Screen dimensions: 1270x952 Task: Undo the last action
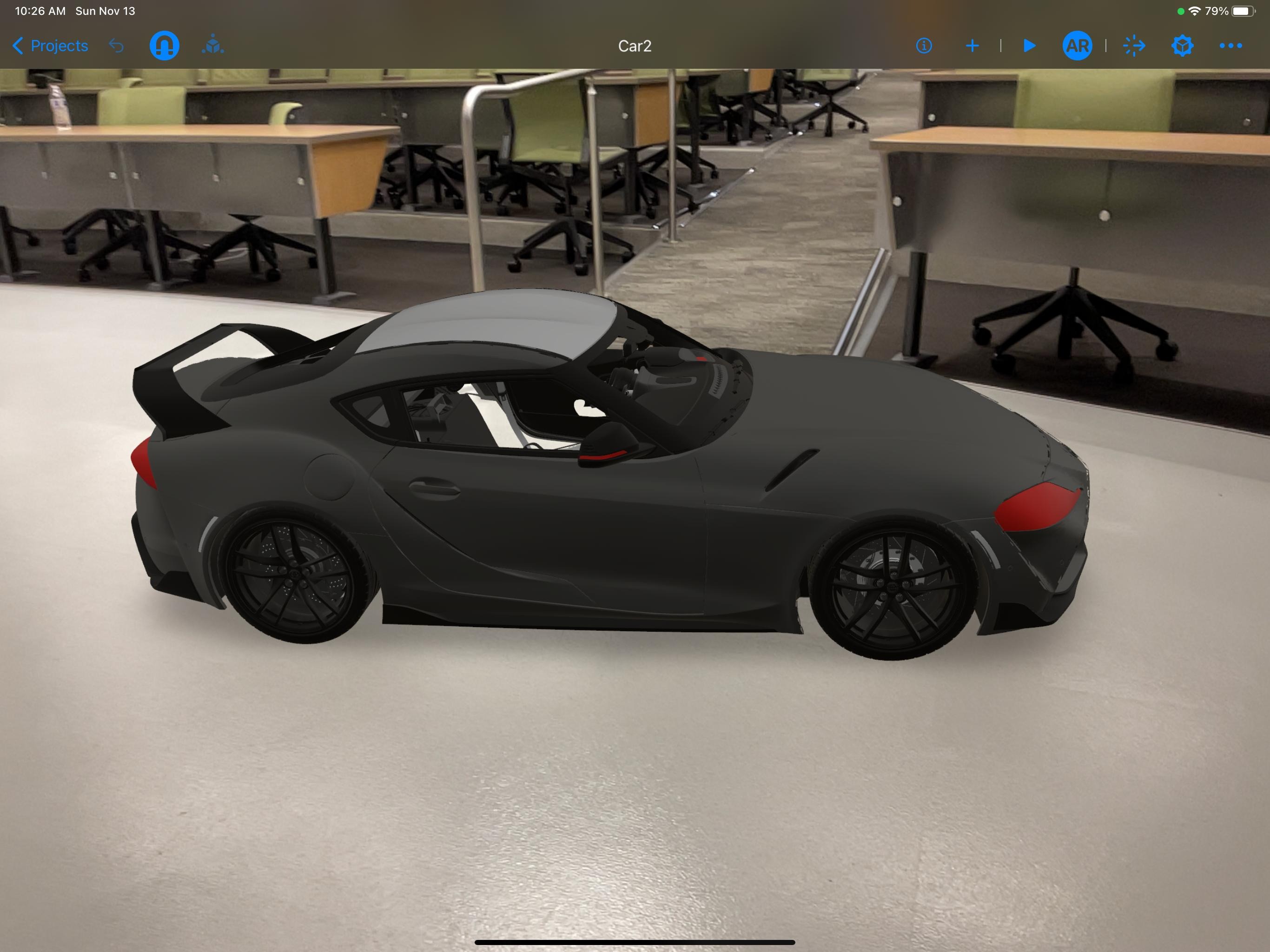117,46
